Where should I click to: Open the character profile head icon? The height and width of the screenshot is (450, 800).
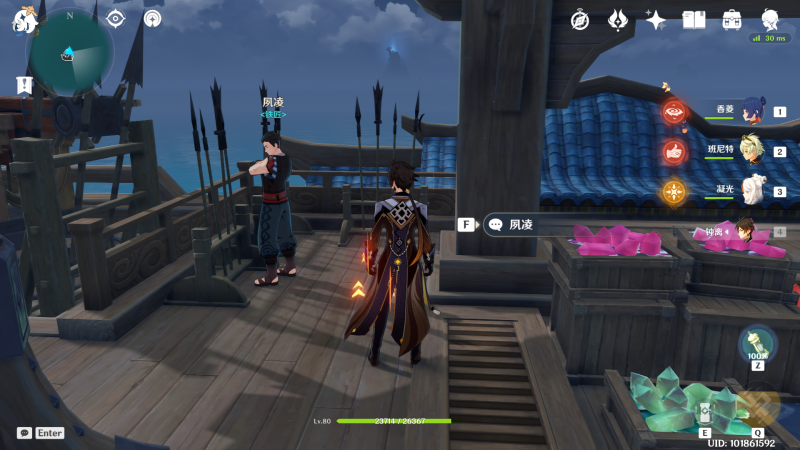(x=770, y=20)
